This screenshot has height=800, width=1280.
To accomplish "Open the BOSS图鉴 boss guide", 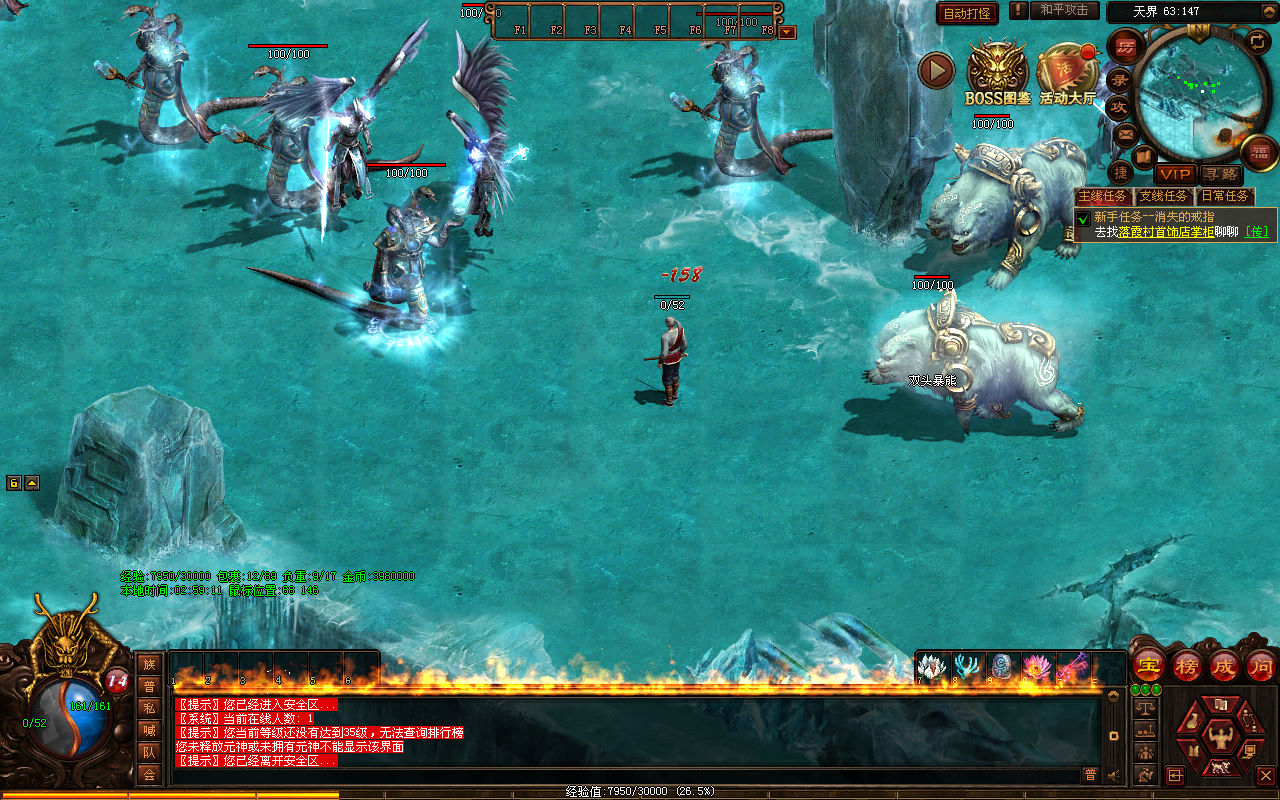I will pos(996,73).
